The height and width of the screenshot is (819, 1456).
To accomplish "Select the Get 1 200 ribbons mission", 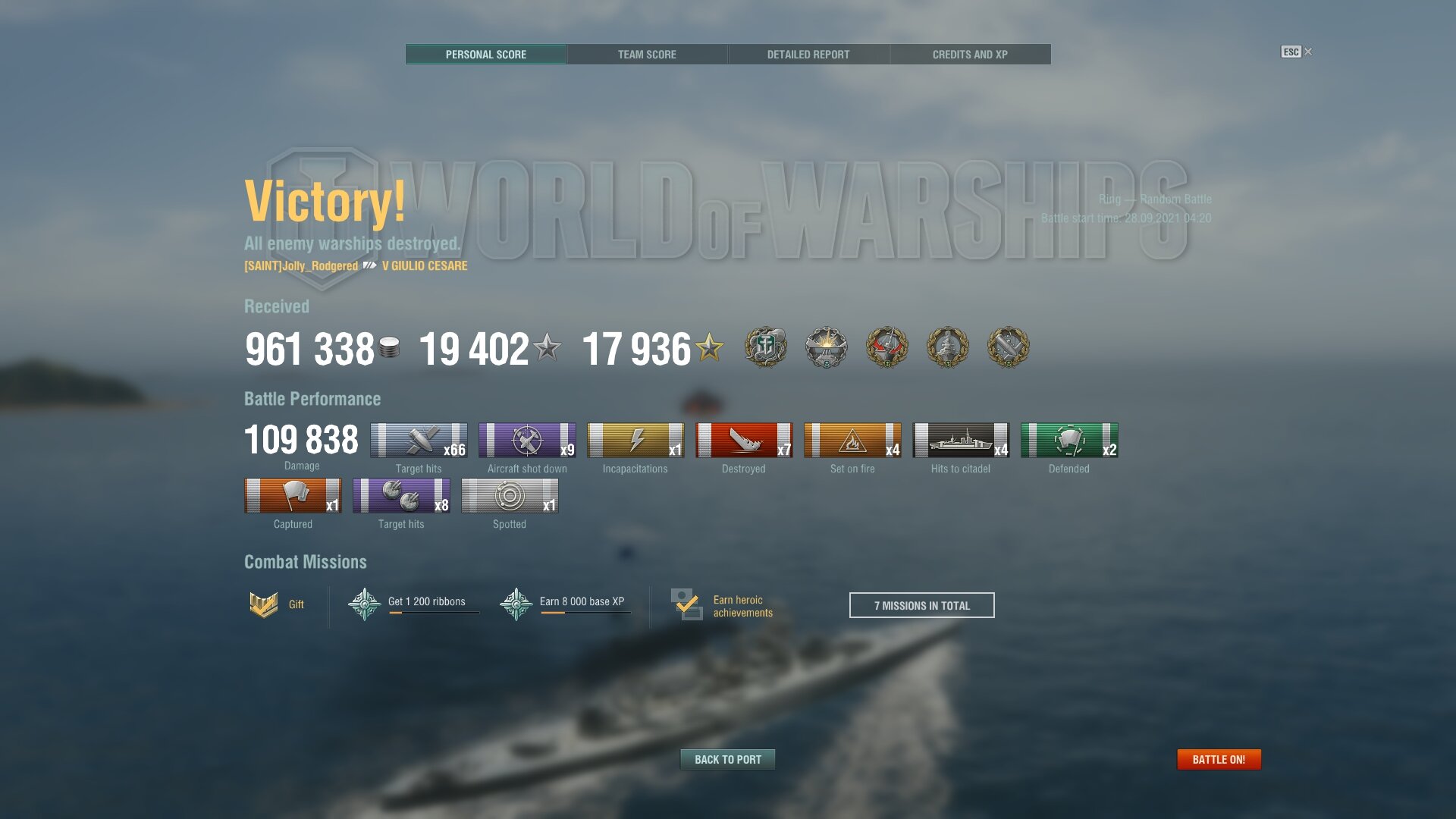I will (x=413, y=604).
